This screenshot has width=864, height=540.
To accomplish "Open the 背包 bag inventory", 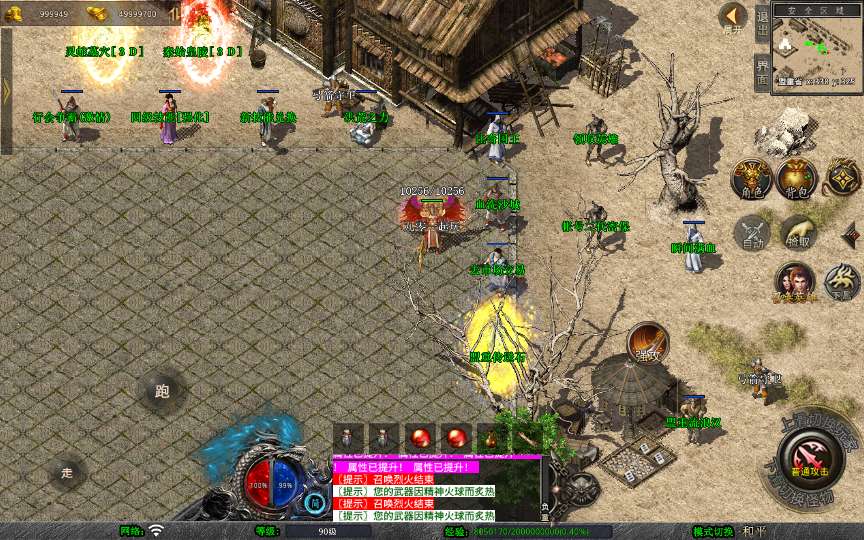I will (797, 178).
